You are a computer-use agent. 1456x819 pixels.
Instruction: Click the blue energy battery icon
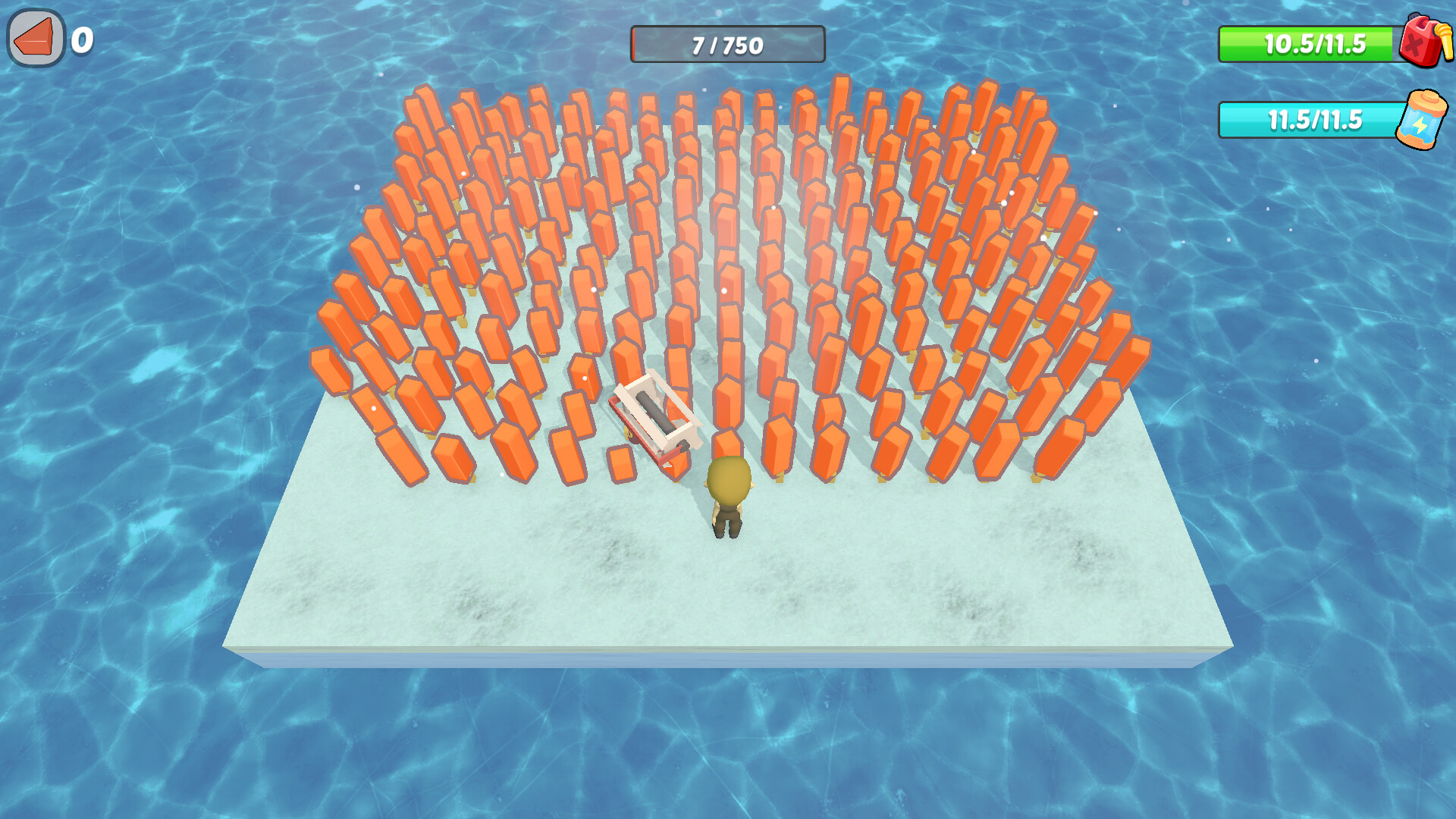1424,120
